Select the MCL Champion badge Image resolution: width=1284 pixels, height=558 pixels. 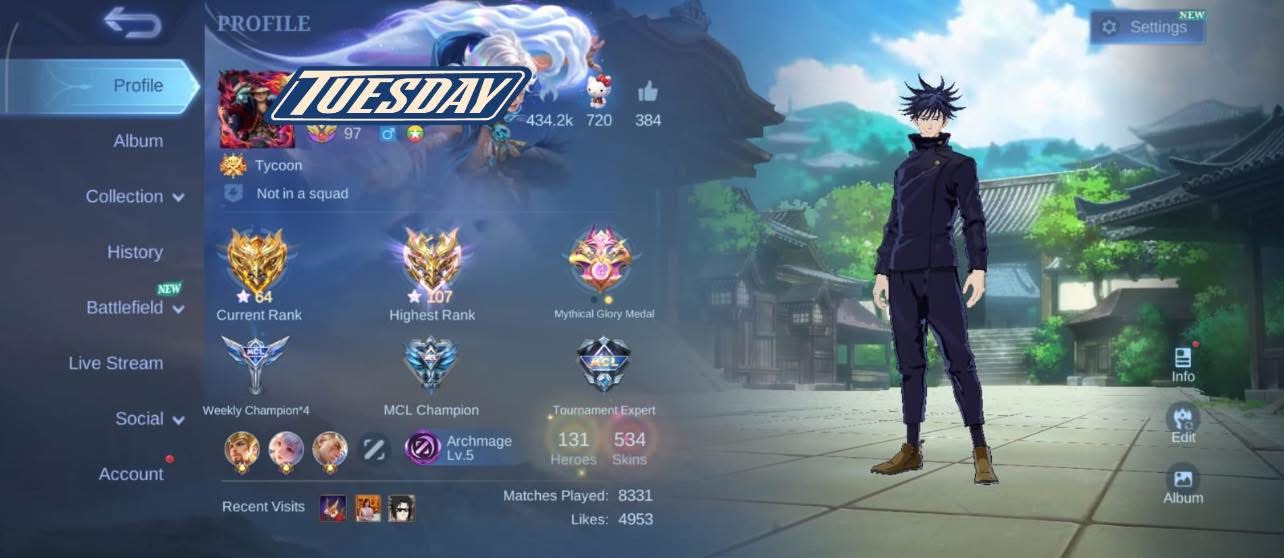point(431,365)
